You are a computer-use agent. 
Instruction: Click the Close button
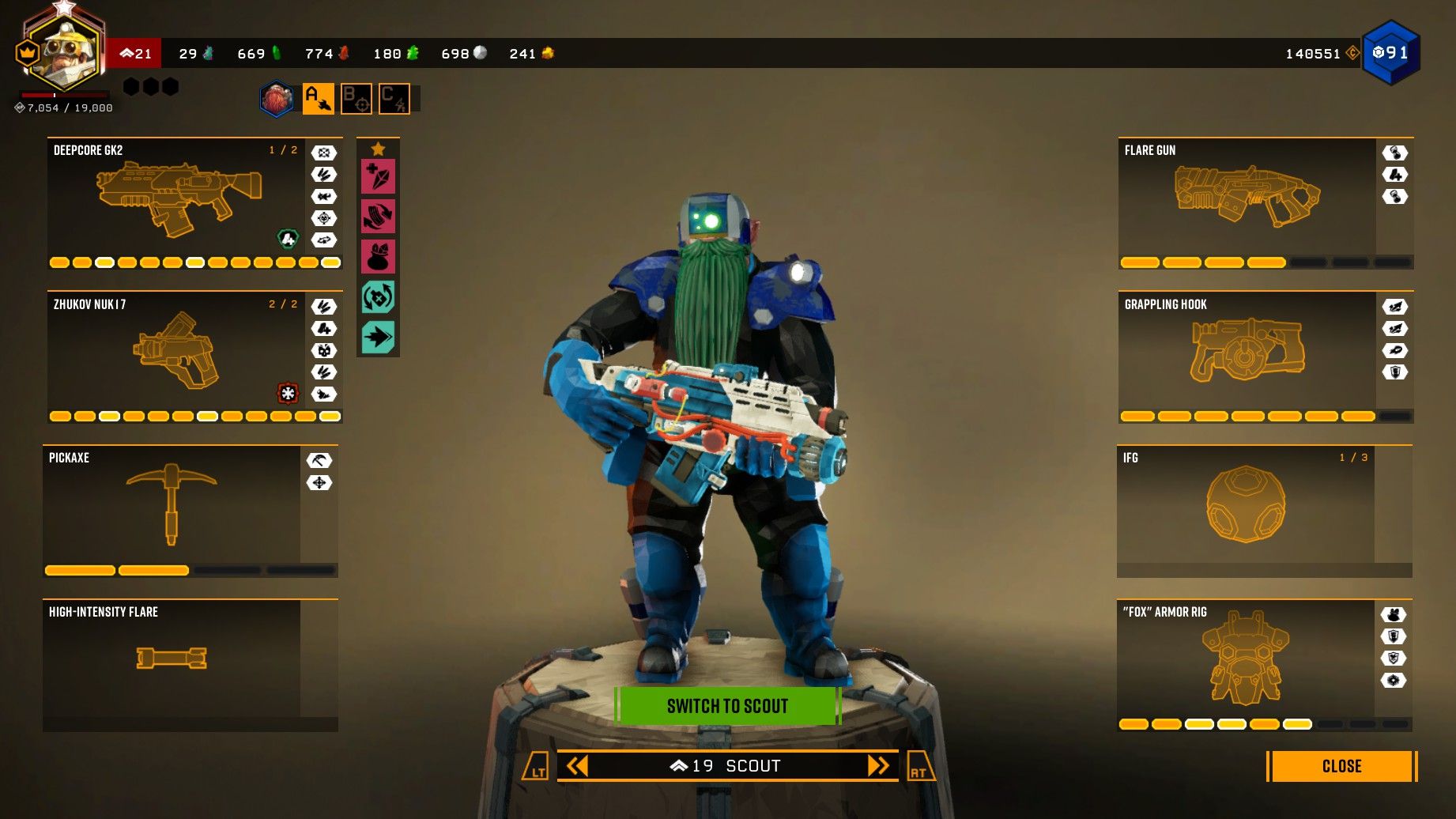pos(1341,766)
